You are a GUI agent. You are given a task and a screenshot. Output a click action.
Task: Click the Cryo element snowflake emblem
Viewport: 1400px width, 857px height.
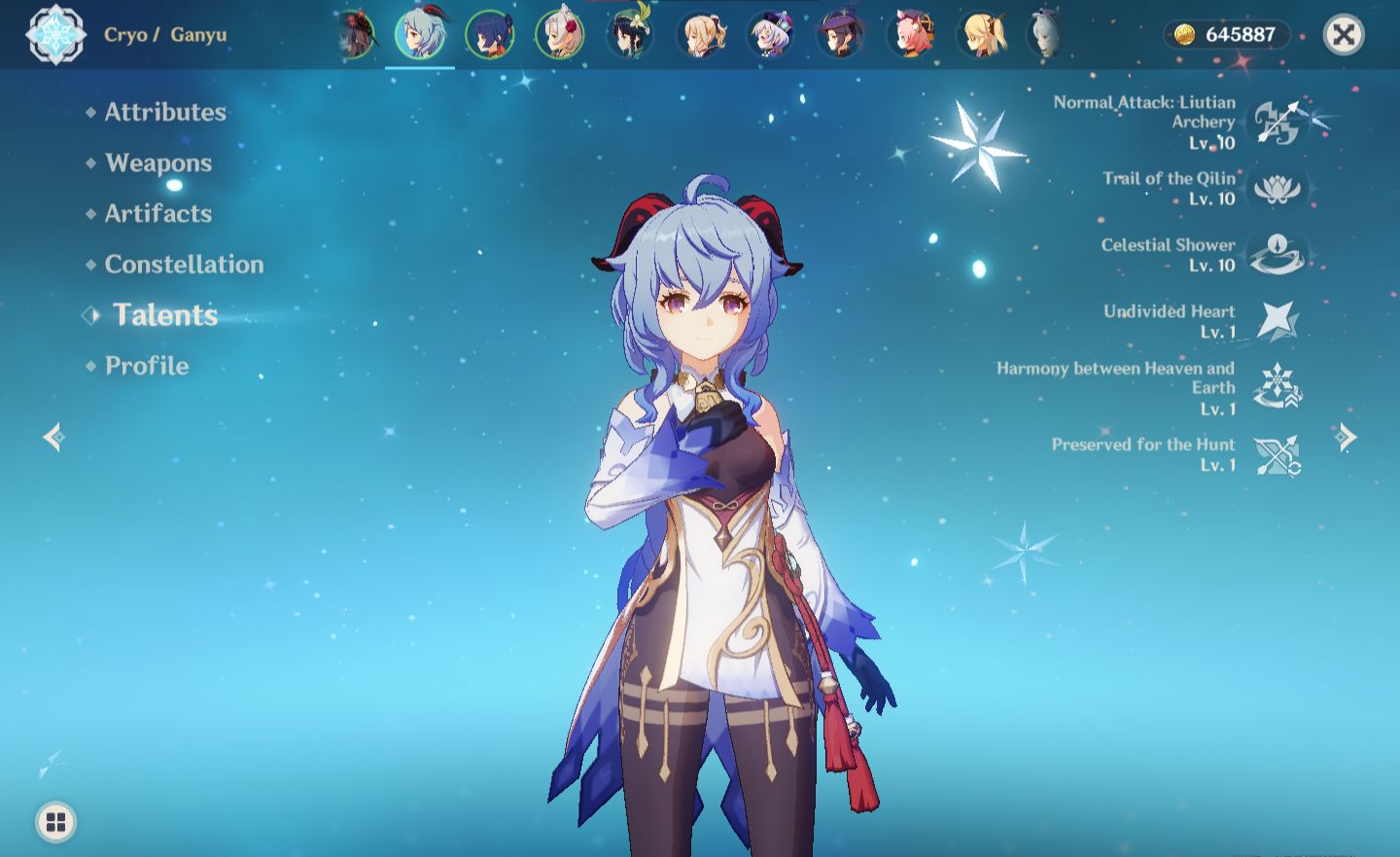coord(55,35)
